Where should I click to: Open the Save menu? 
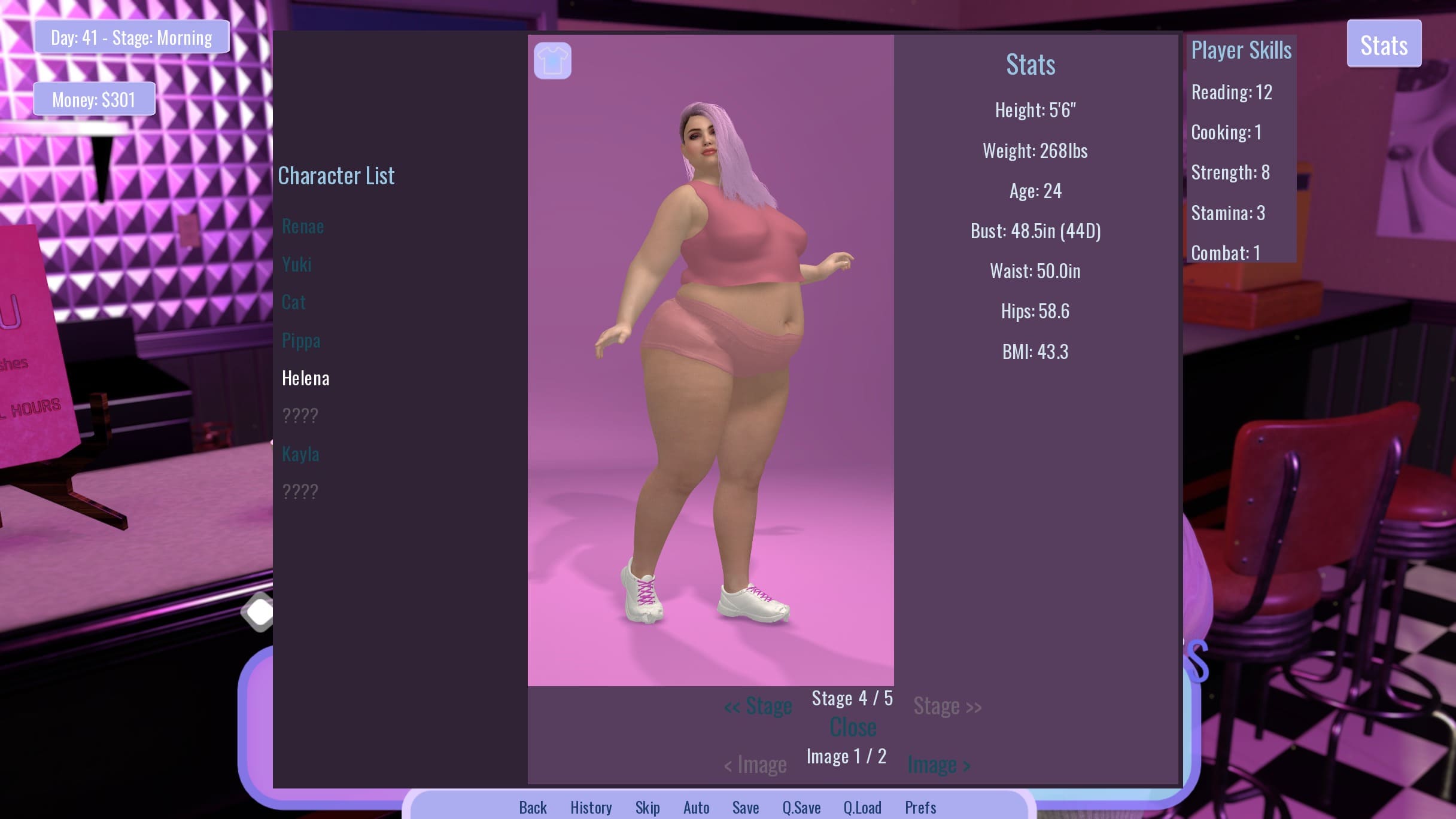point(746,808)
